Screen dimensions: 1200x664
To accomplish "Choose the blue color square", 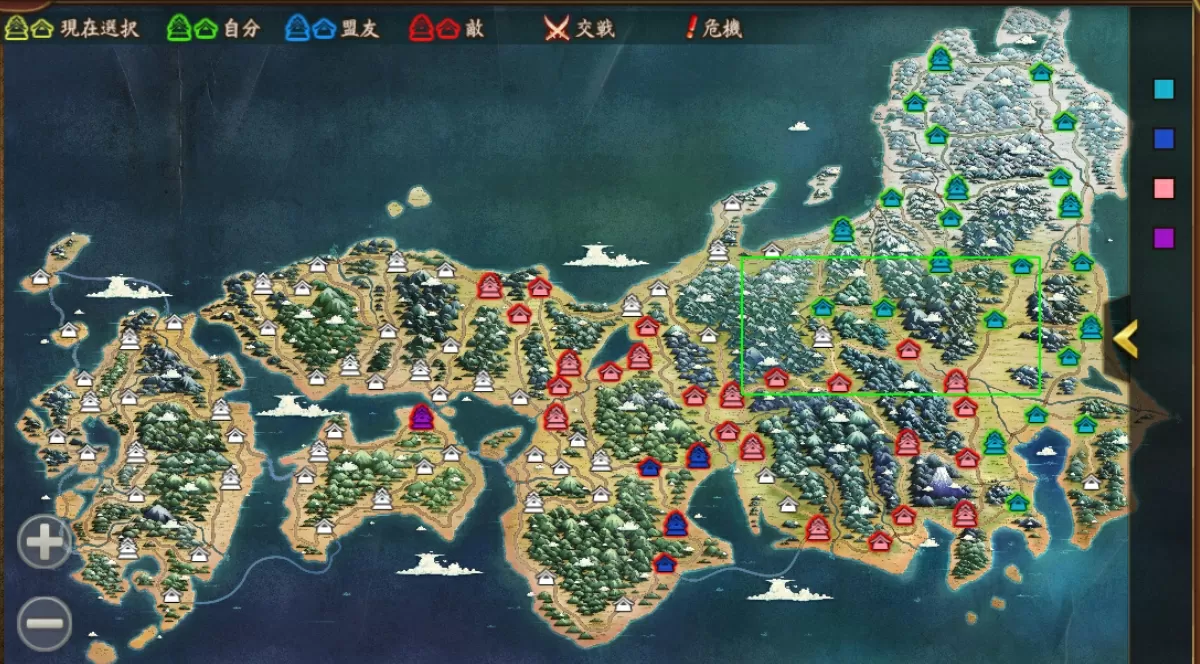I will [1163, 139].
